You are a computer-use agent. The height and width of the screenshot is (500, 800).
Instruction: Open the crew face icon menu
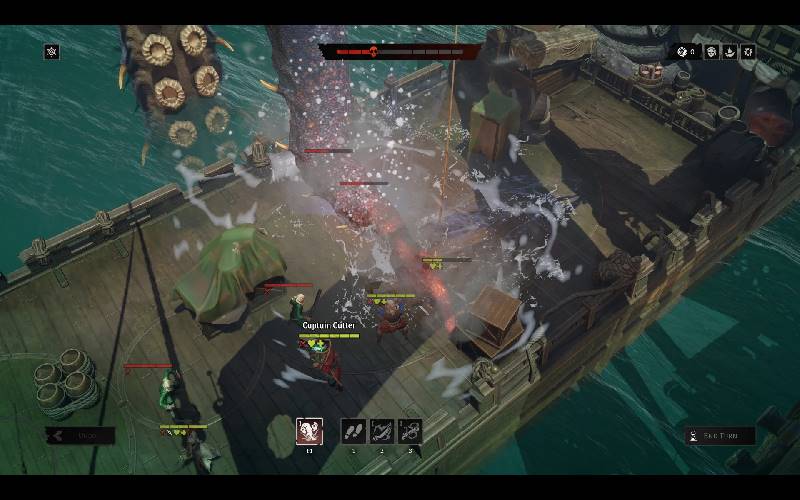coord(712,52)
